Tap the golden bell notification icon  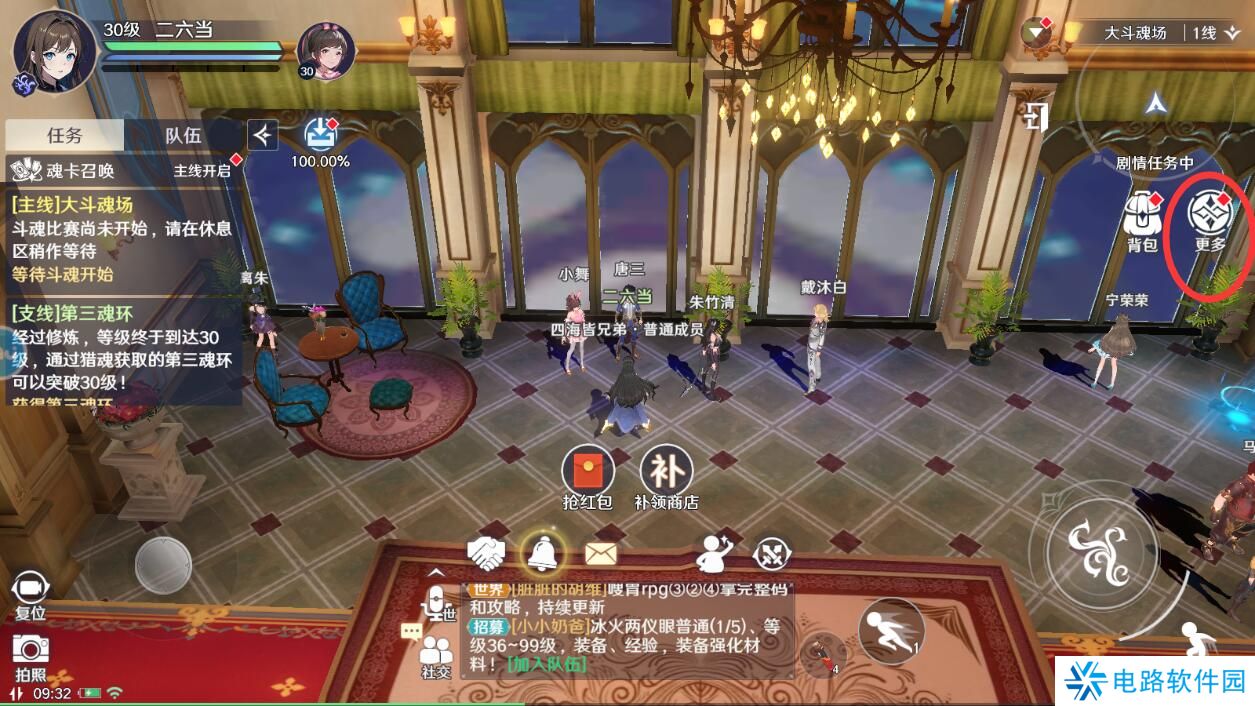click(543, 550)
